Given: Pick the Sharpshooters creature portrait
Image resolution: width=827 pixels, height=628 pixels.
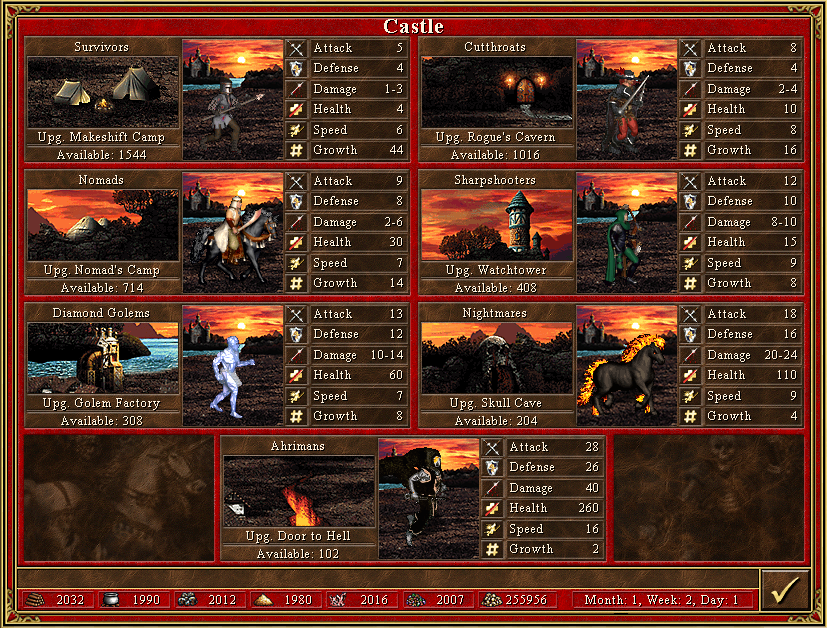Looking at the screenshot, I should point(627,233).
